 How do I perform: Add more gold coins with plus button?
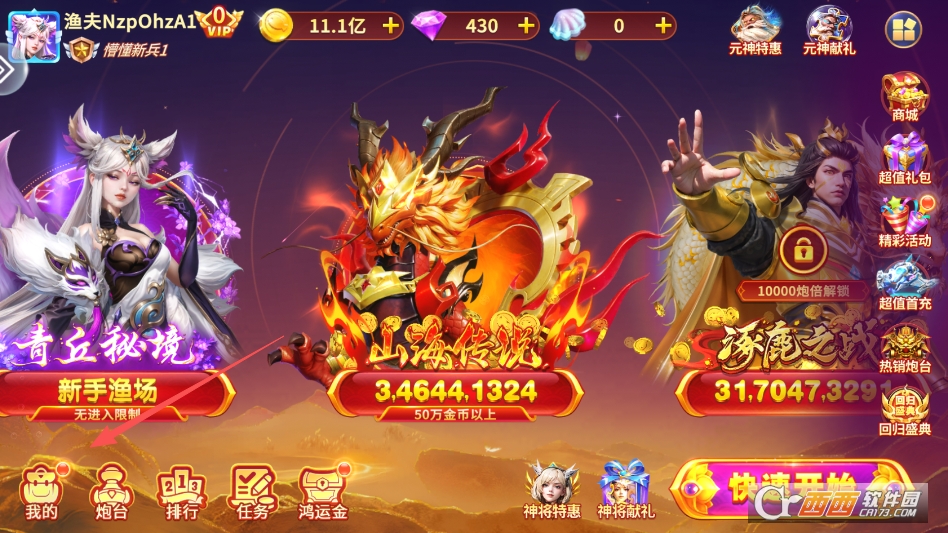(x=390, y=26)
